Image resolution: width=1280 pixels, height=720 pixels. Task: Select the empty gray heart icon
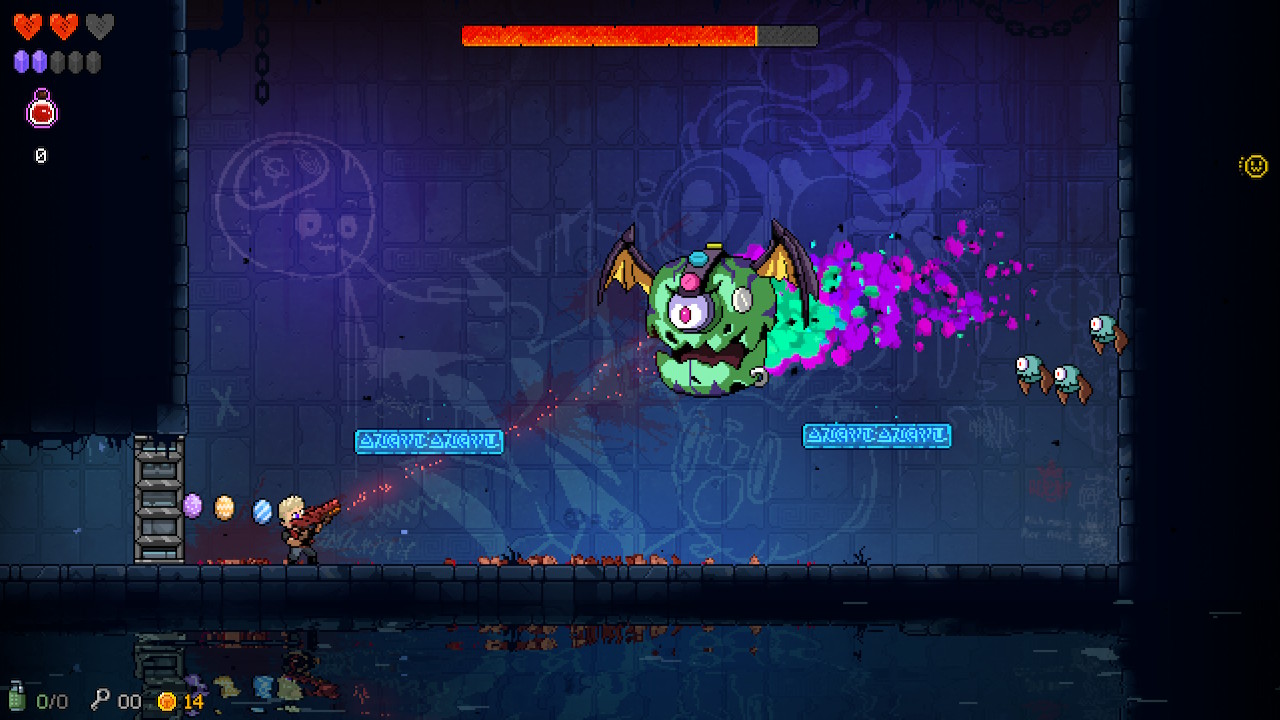[x=98, y=25]
